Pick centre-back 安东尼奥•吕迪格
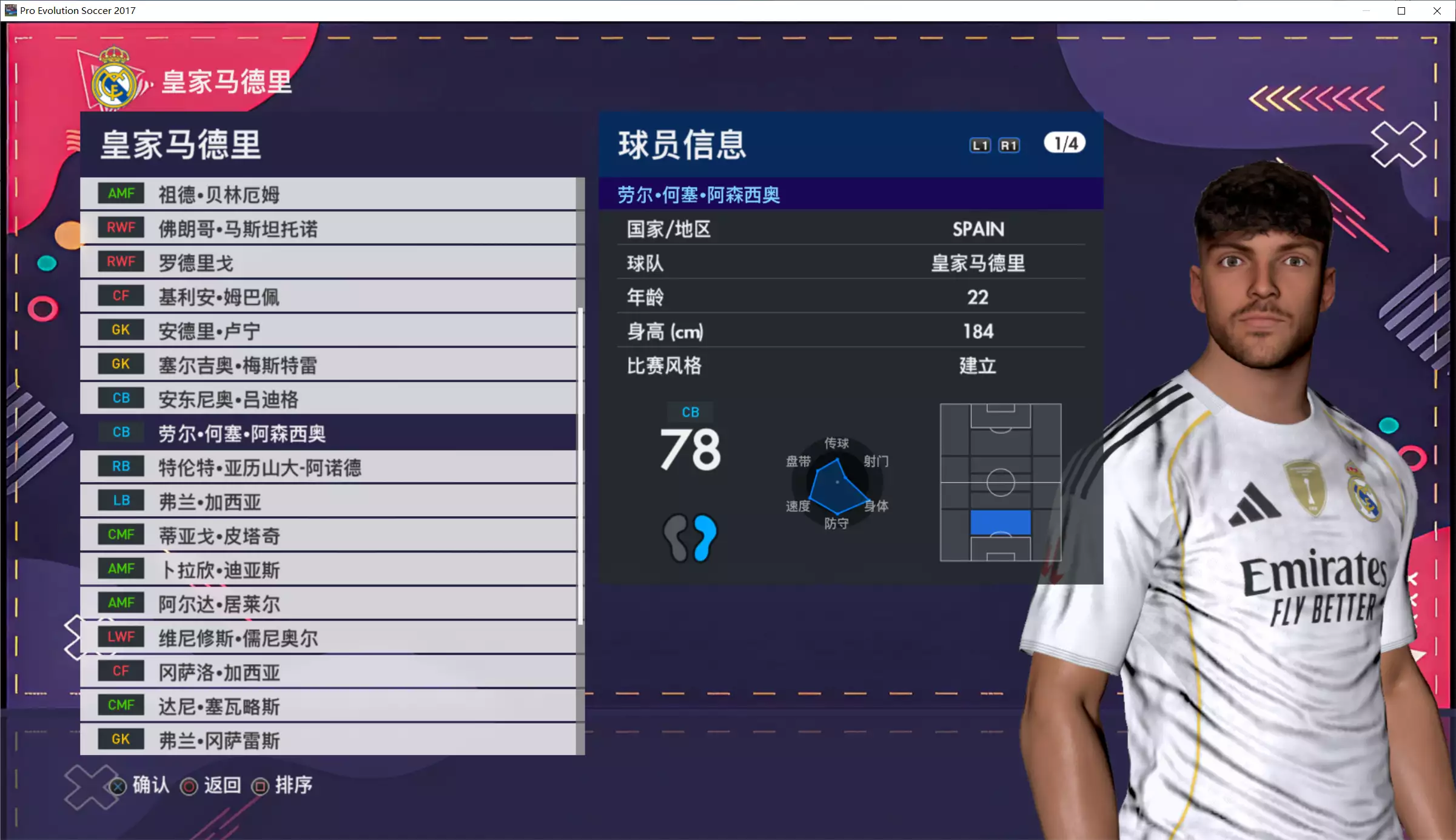This screenshot has width=1456, height=840. [x=327, y=399]
